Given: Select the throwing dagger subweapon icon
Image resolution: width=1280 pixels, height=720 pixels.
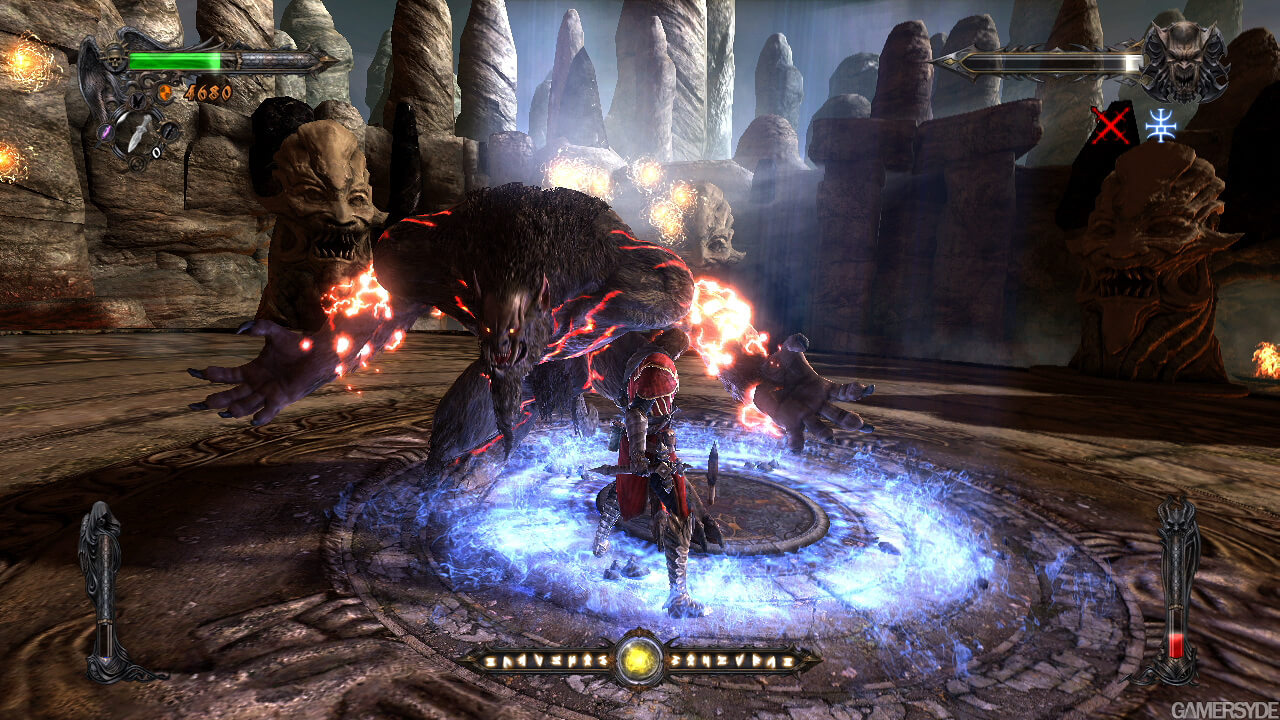Looking at the screenshot, I should tap(137, 131).
